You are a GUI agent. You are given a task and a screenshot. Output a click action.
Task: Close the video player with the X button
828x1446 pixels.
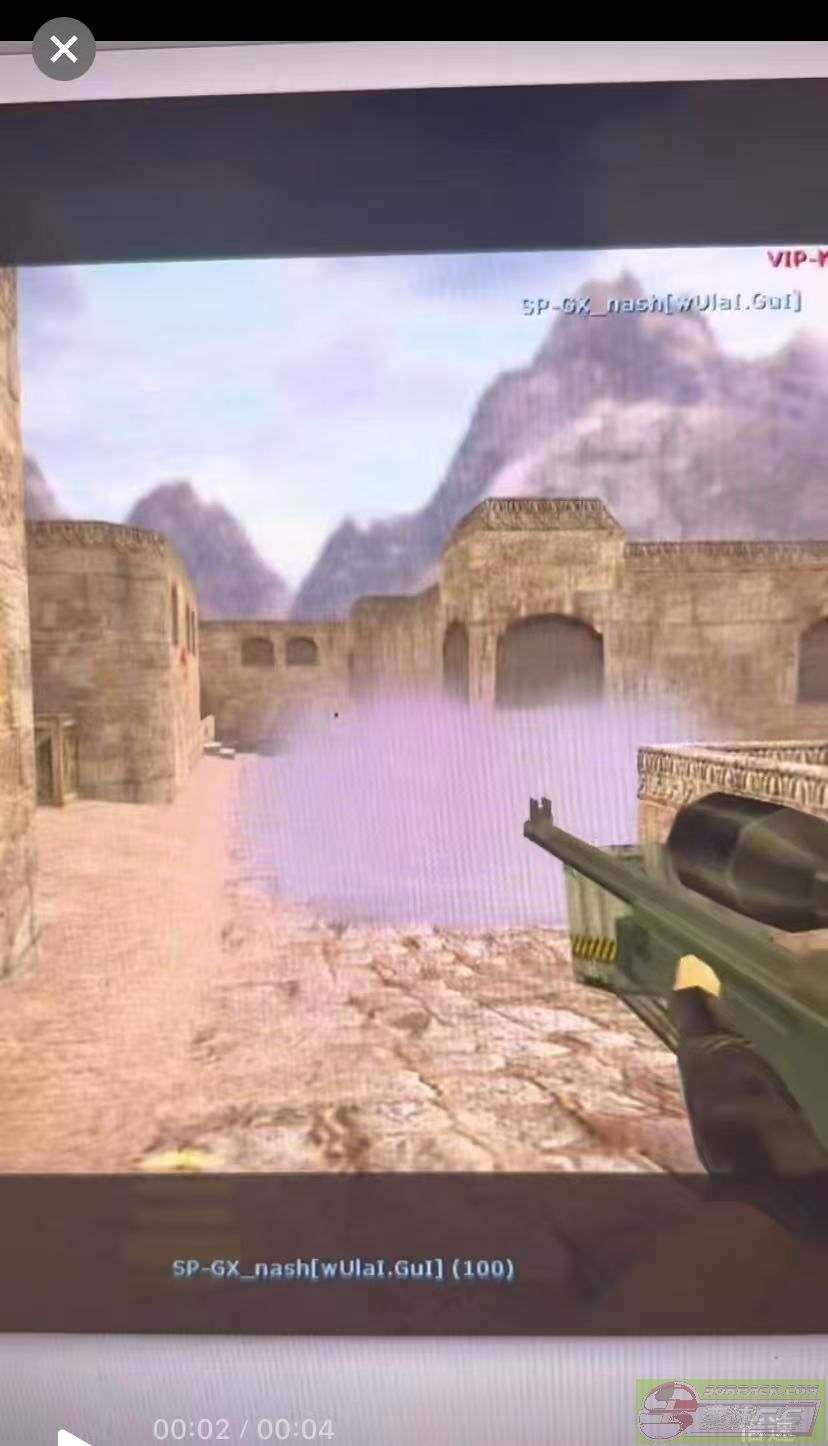64,49
